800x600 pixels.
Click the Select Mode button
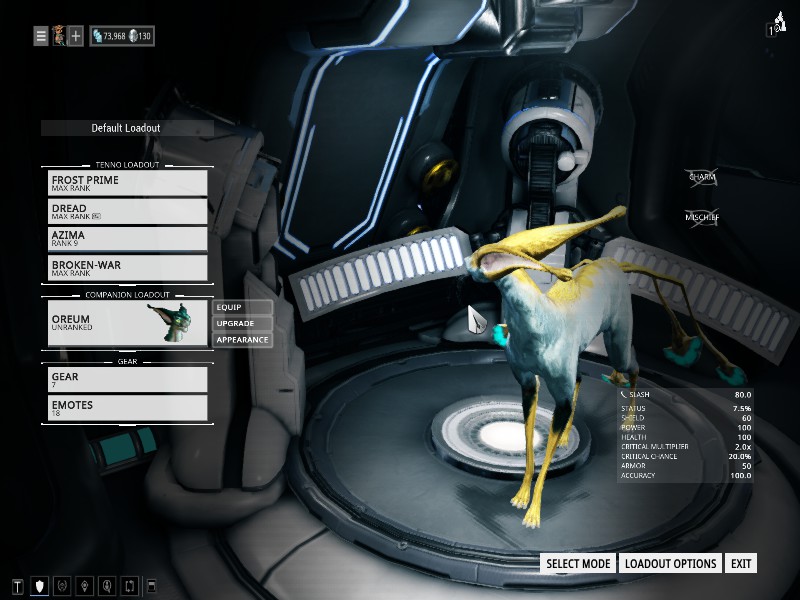pyautogui.click(x=578, y=564)
